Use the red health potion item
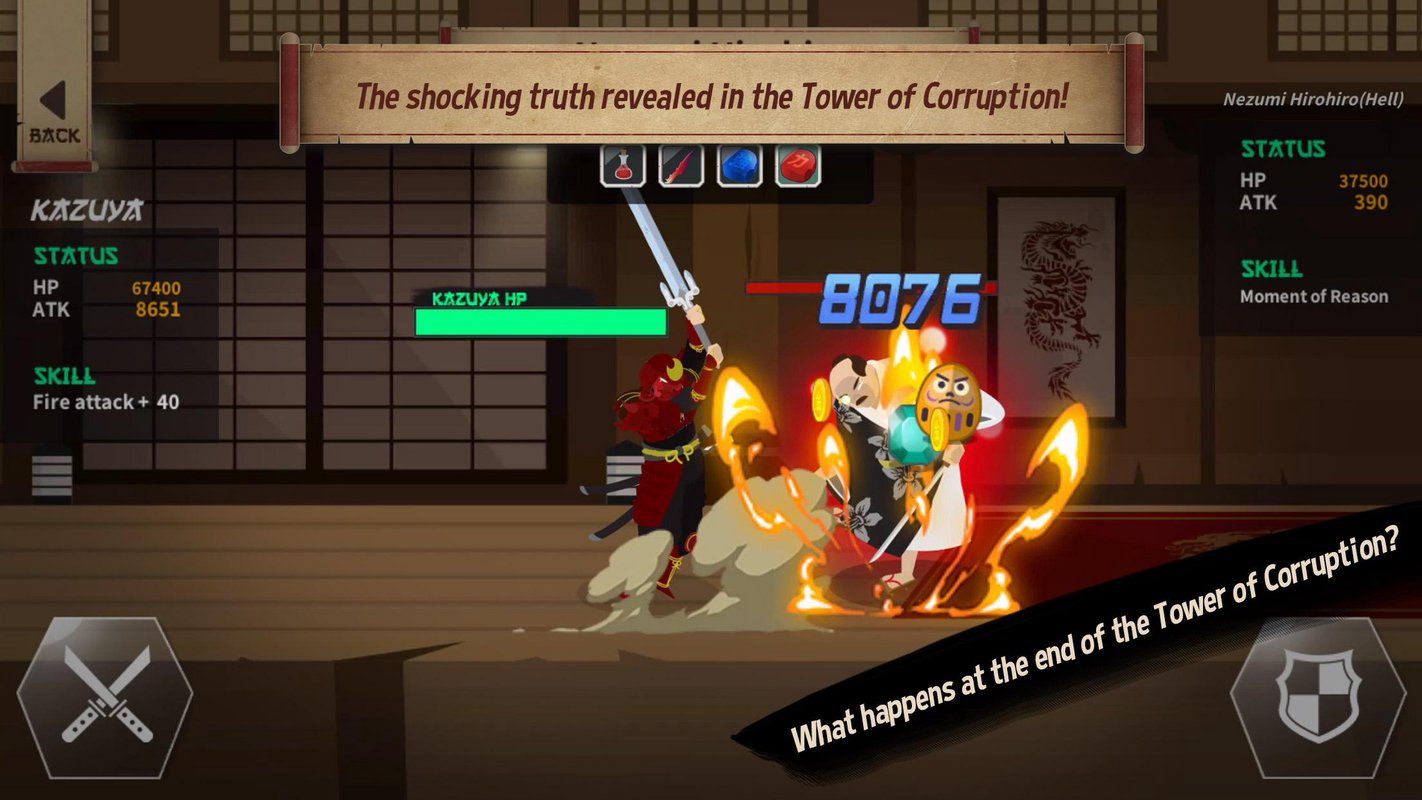The image size is (1422, 800). click(620, 165)
